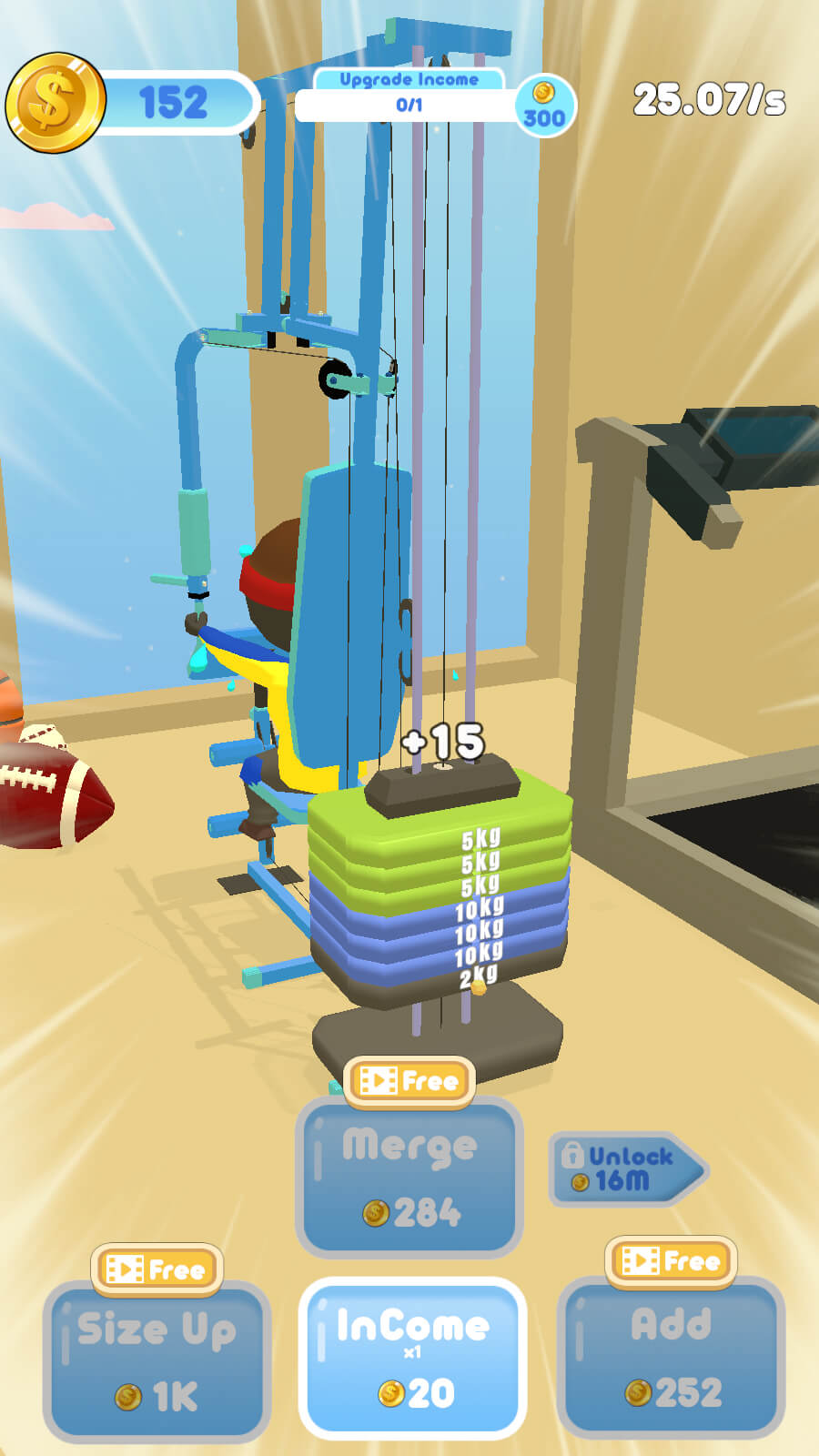The height and width of the screenshot is (1456, 819).
Task: Claim the Free video above Size Up
Action: pos(157,1269)
